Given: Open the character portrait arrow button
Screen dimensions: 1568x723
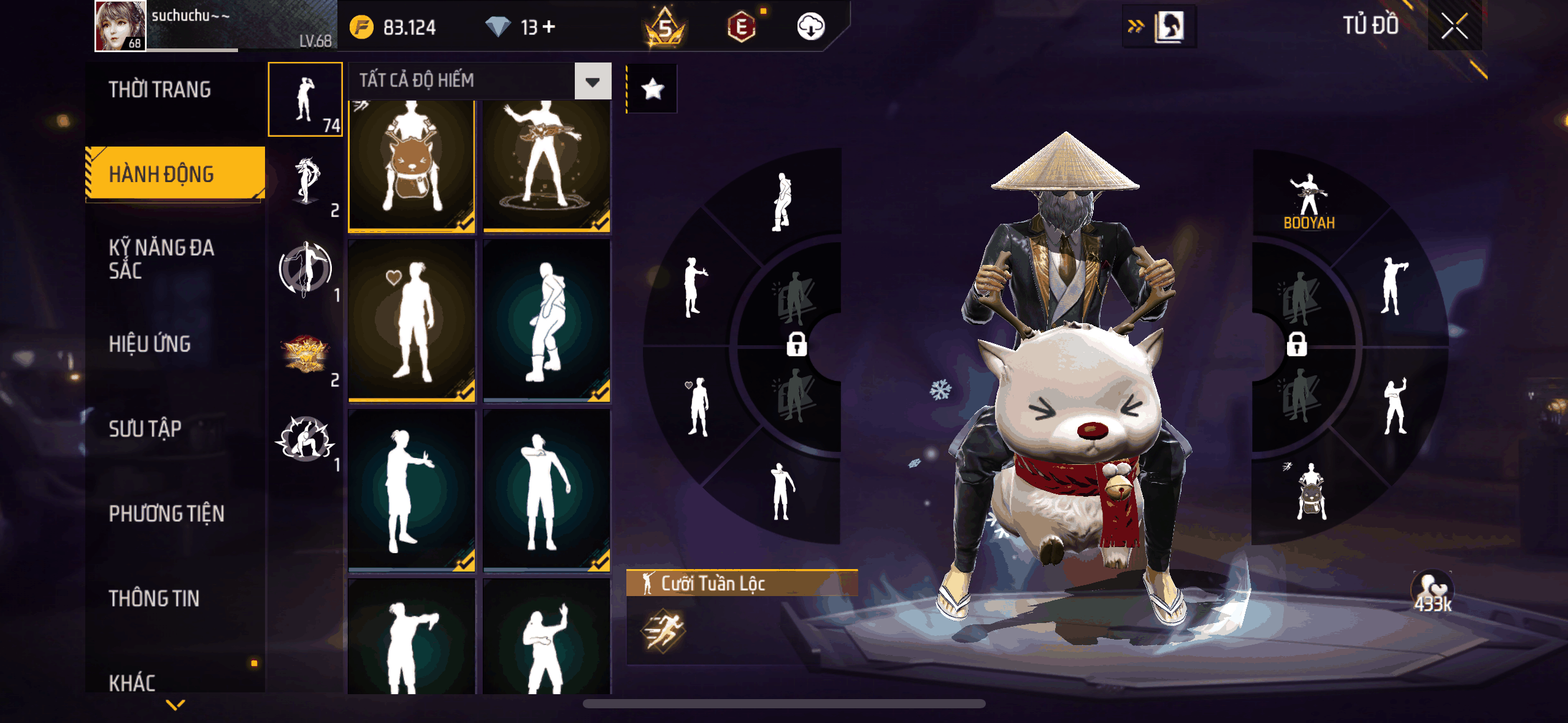Looking at the screenshot, I should pos(1159,26).
